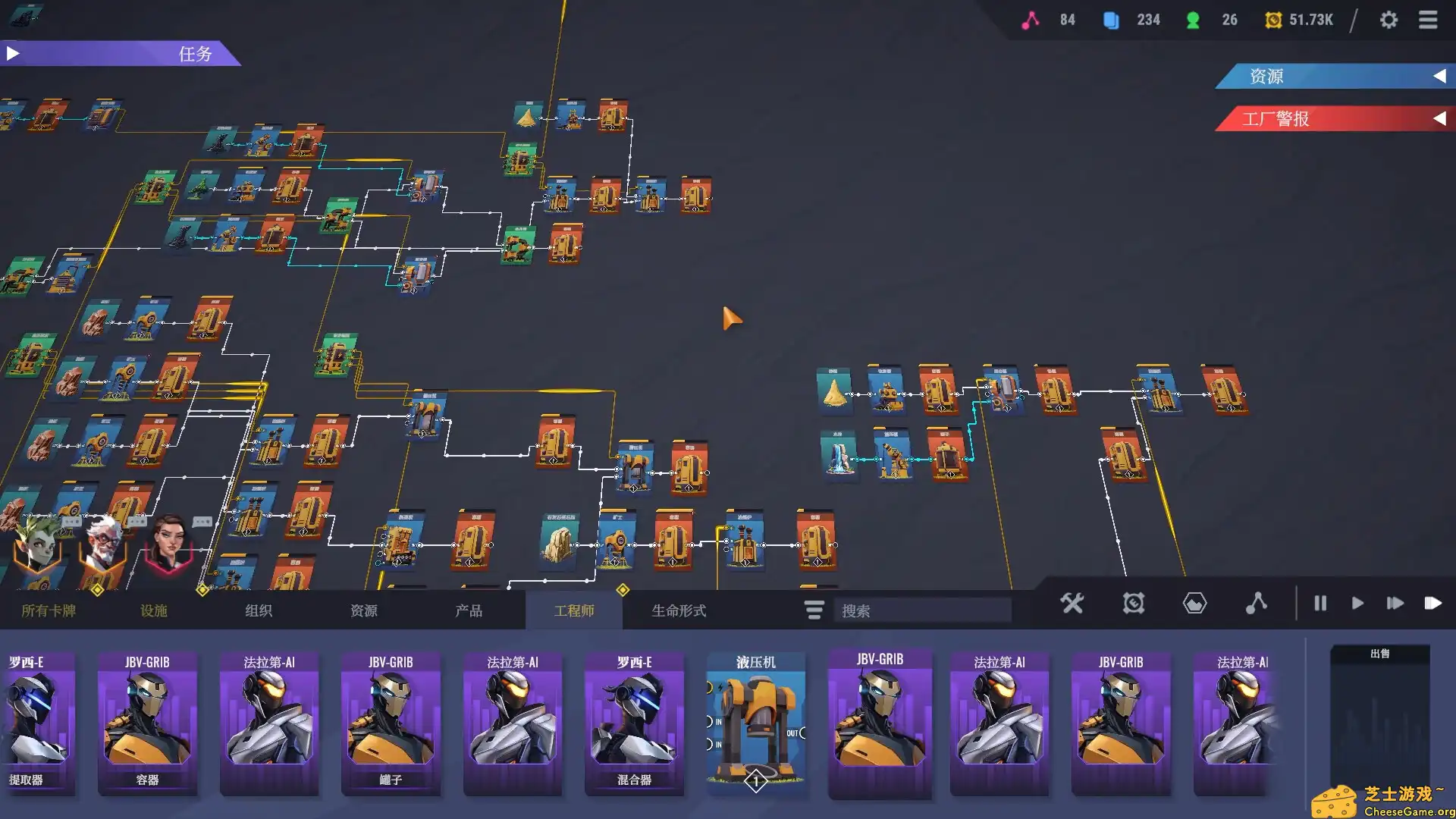Open the settings gear at top right

[1390, 20]
